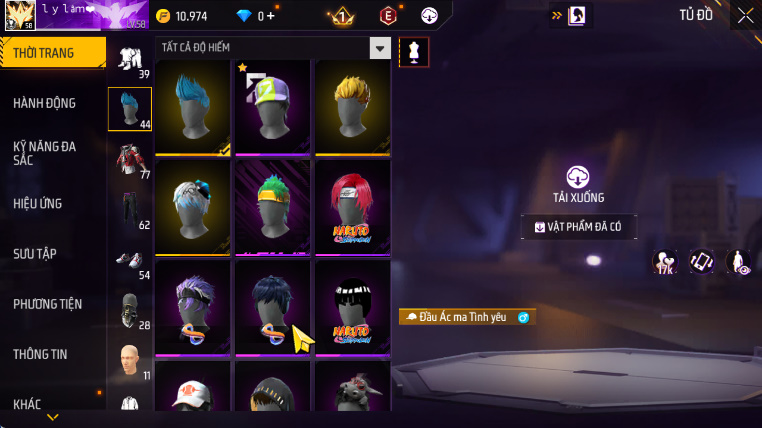Click the Tải Xuống download icon
Screen dimensions: 762x428
(x=578, y=178)
